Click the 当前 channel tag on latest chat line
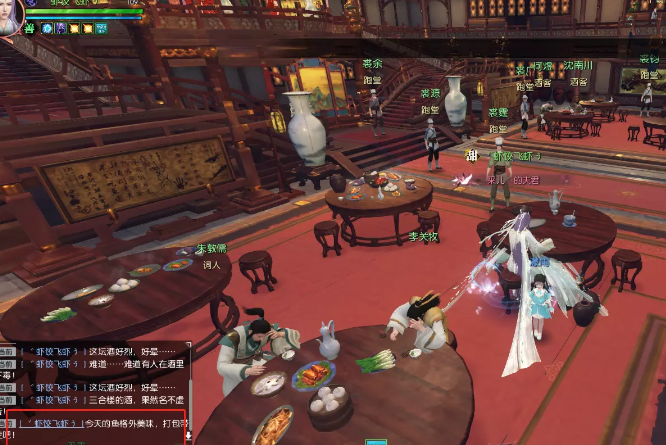 pos(7,423)
